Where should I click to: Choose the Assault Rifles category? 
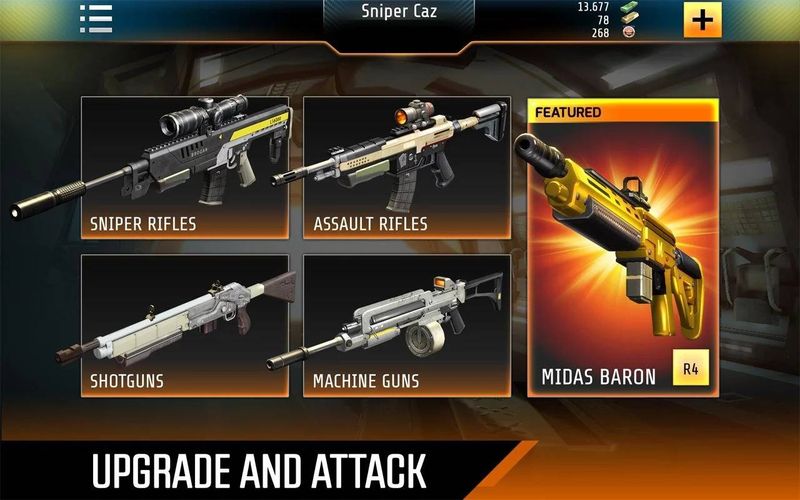407,168
